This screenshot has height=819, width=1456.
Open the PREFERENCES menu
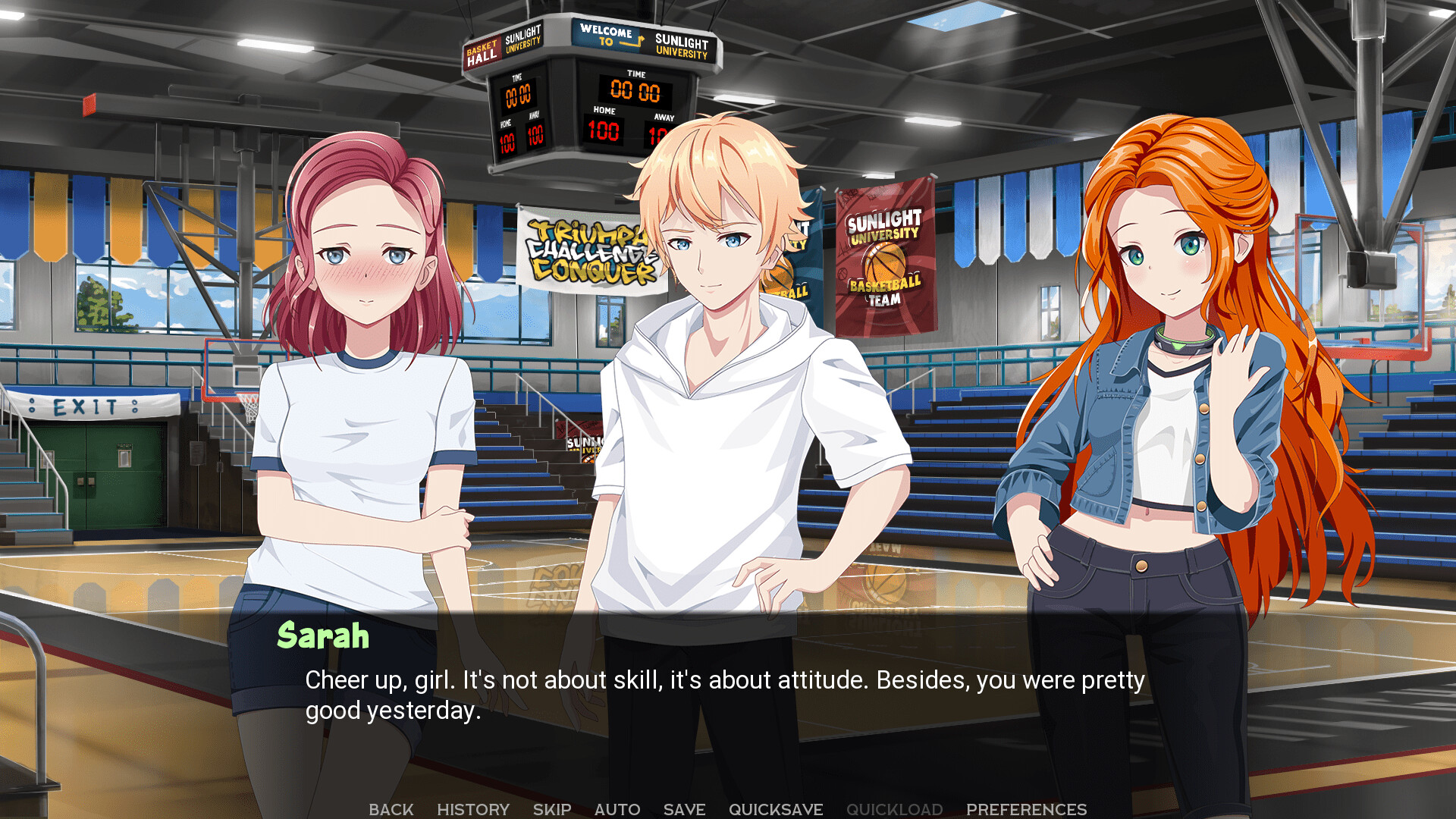1027,808
